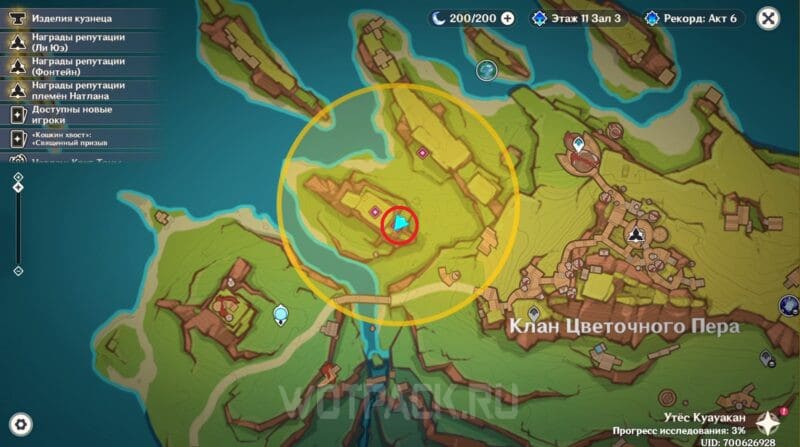Add Original Resin with the plus button

[x=507, y=18]
